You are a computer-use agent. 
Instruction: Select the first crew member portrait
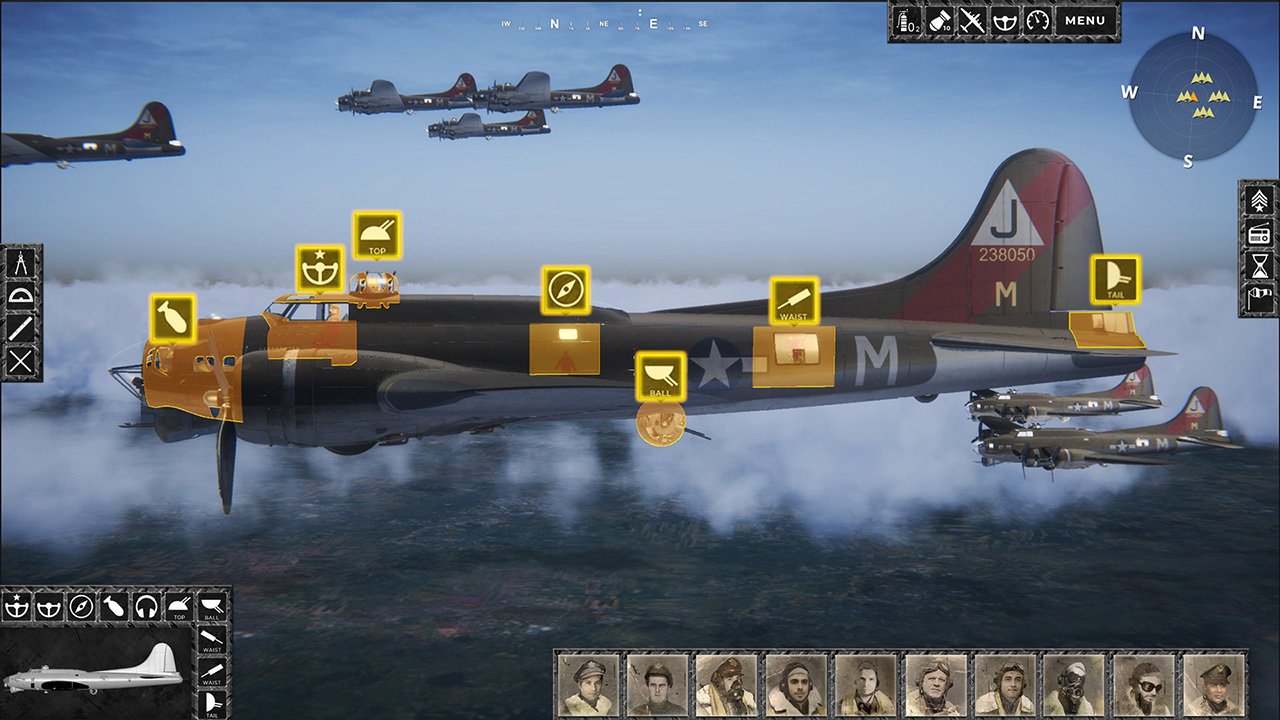tap(588, 685)
